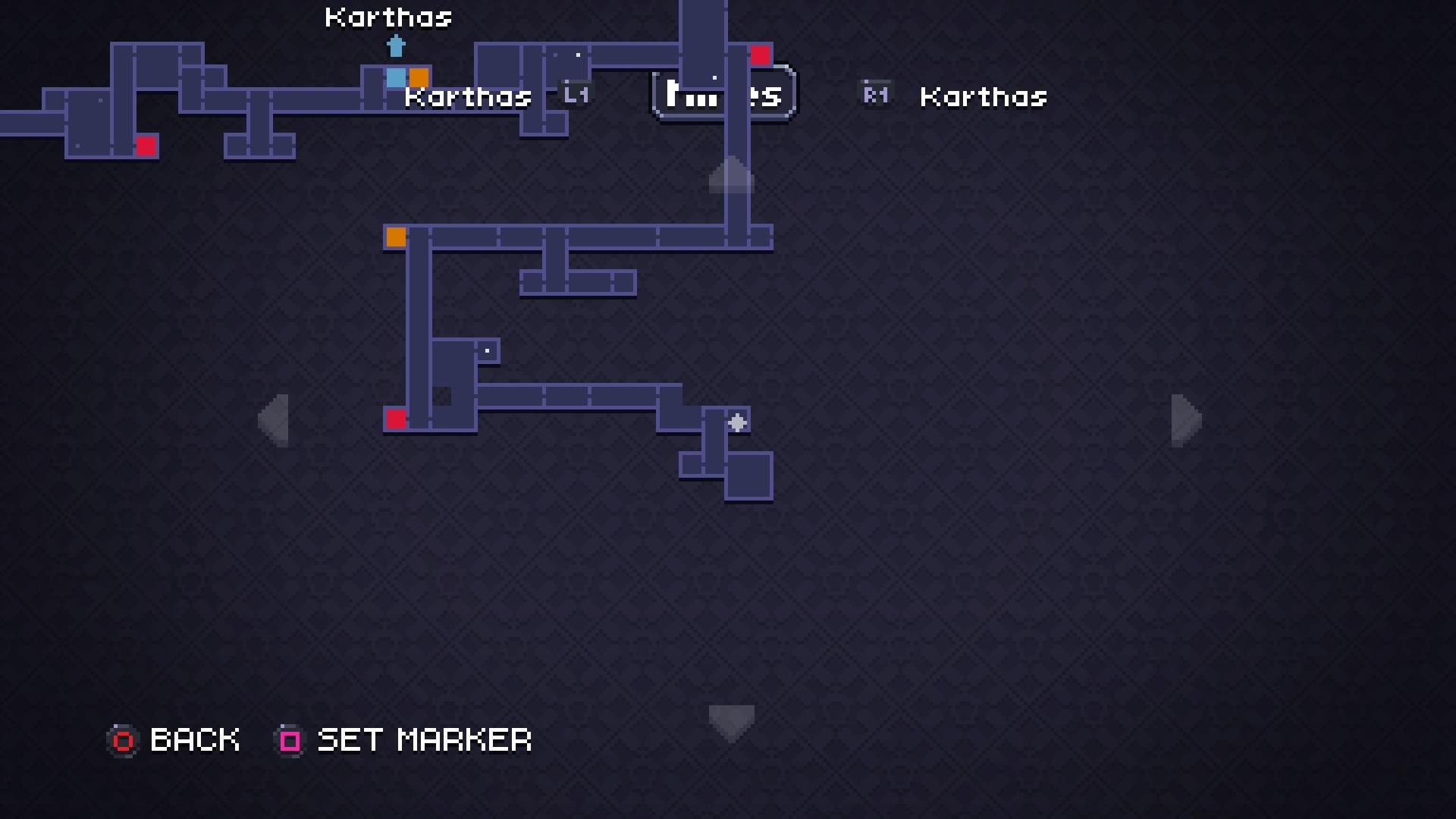This screenshot has height=819, width=1456.
Task: Click SET MARKER to place a map marker
Action: 423,739
